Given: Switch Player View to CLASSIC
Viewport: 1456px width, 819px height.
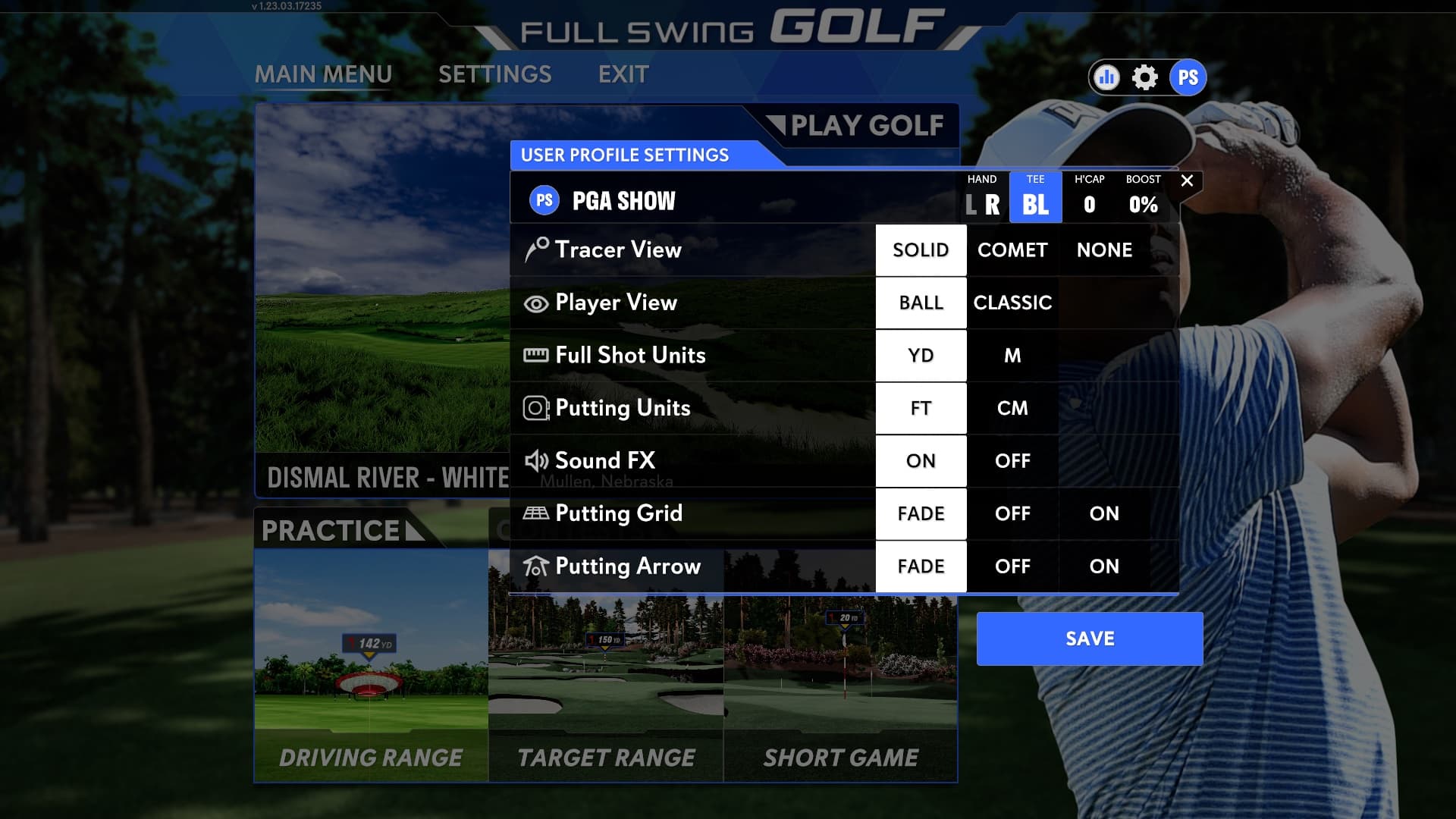Looking at the screenshot, I should pyautogui.click(x=1012, y=303).
